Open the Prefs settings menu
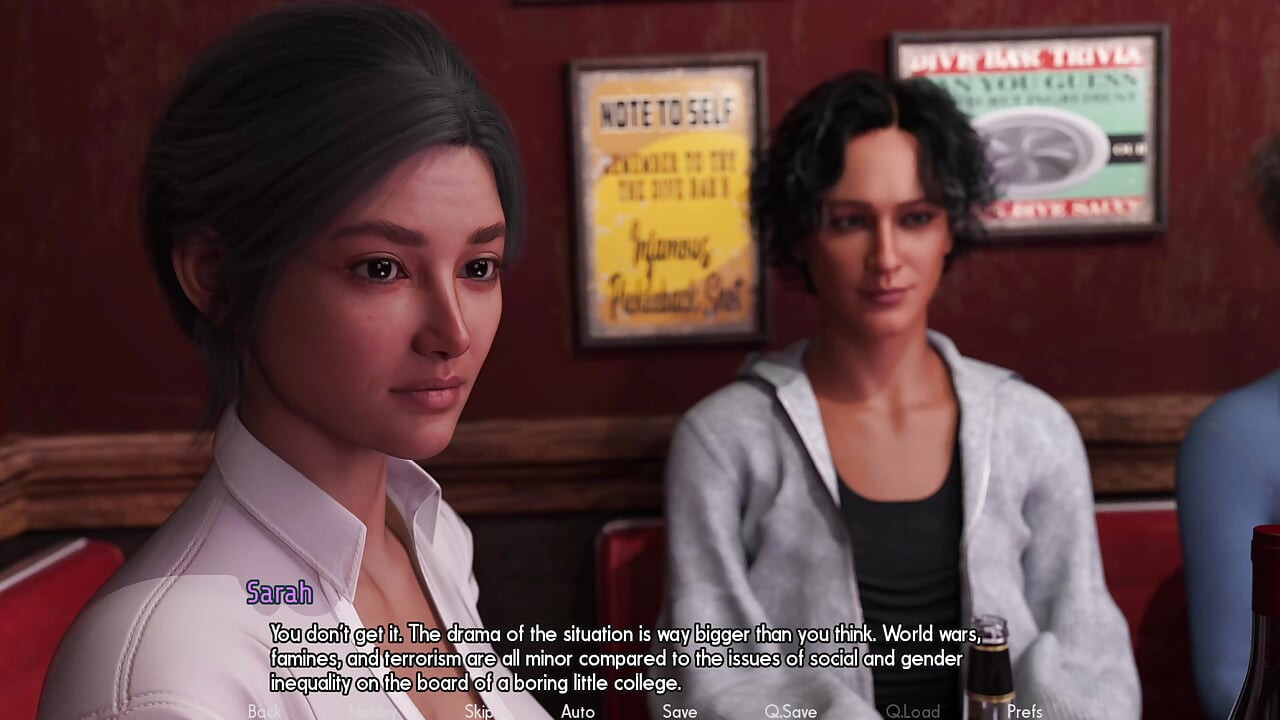The width and height of the screenshot is (1280, 720). [x=1025, y=711]
